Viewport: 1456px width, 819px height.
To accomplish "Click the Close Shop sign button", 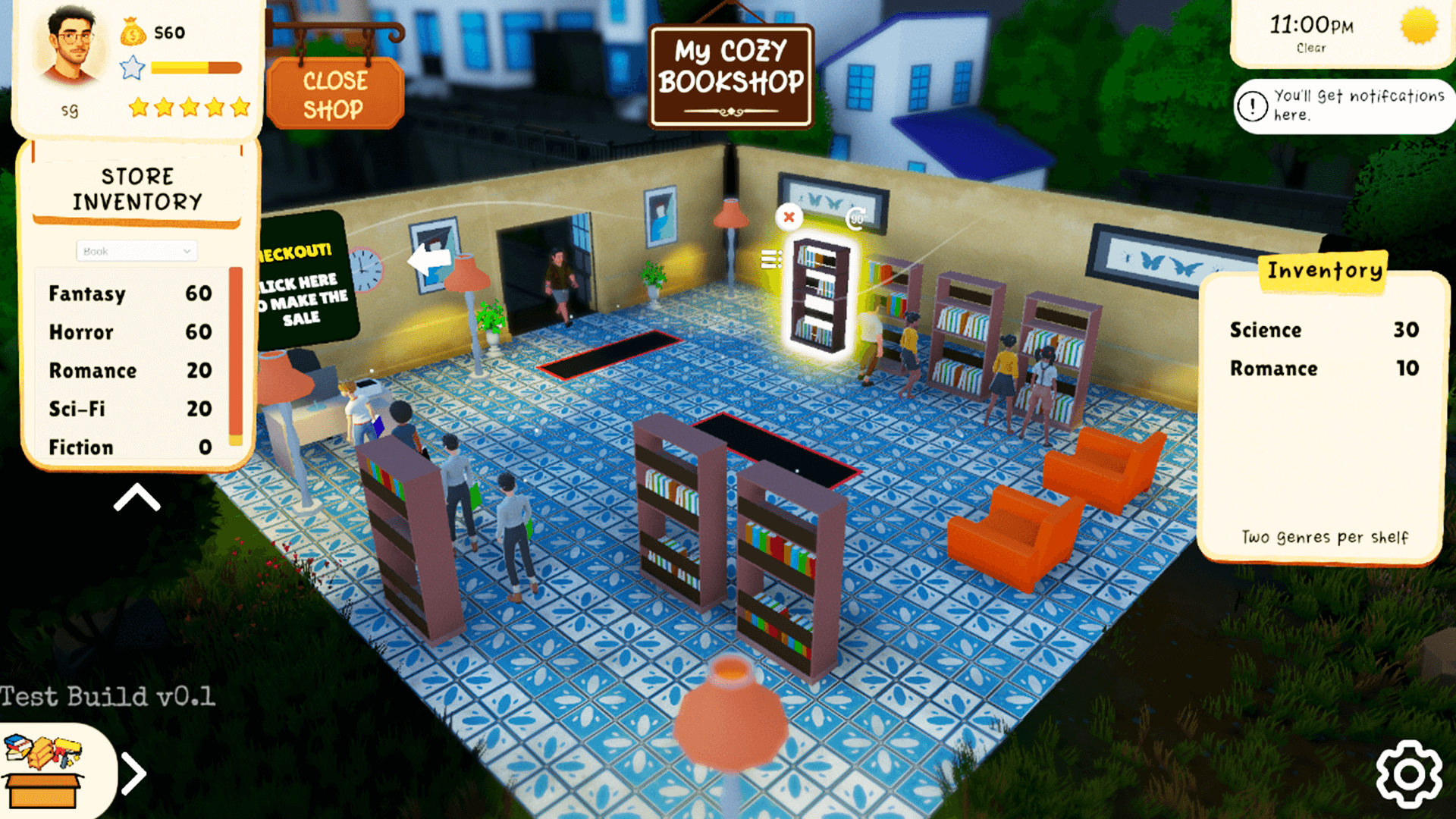I will [334, 95].
